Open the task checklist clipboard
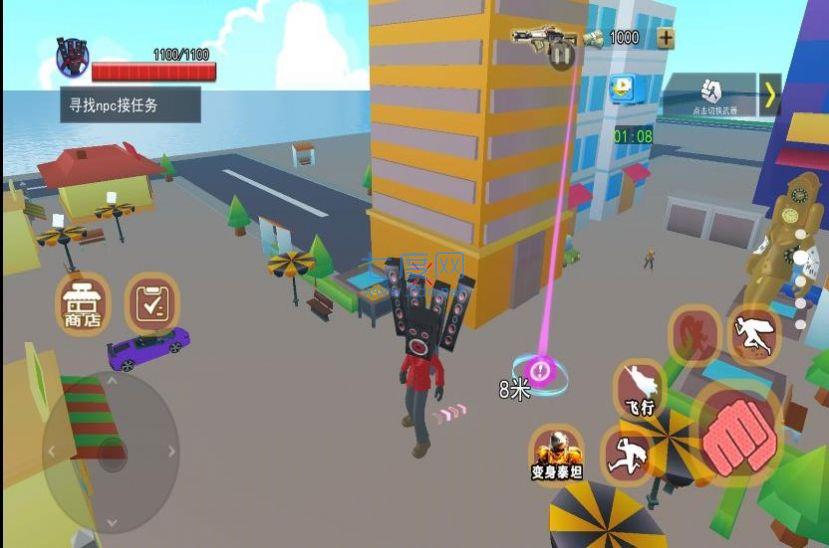829x548 pixels. [153, 303]
